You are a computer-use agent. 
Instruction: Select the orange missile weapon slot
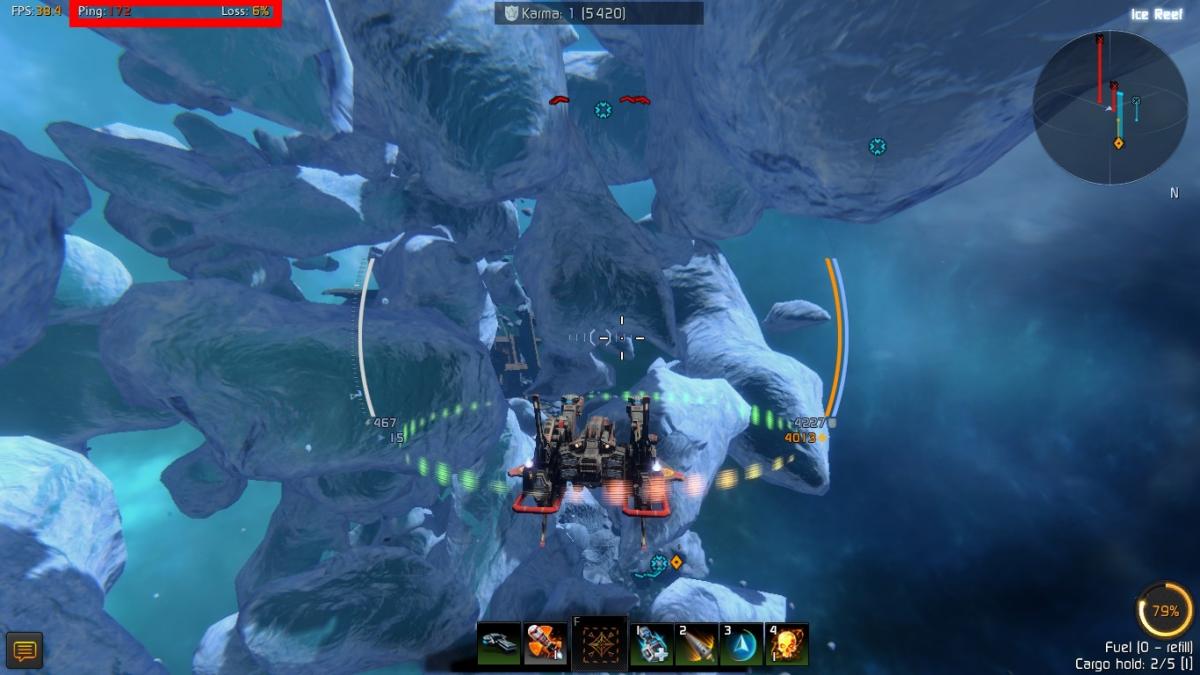(x=544, y=644)
